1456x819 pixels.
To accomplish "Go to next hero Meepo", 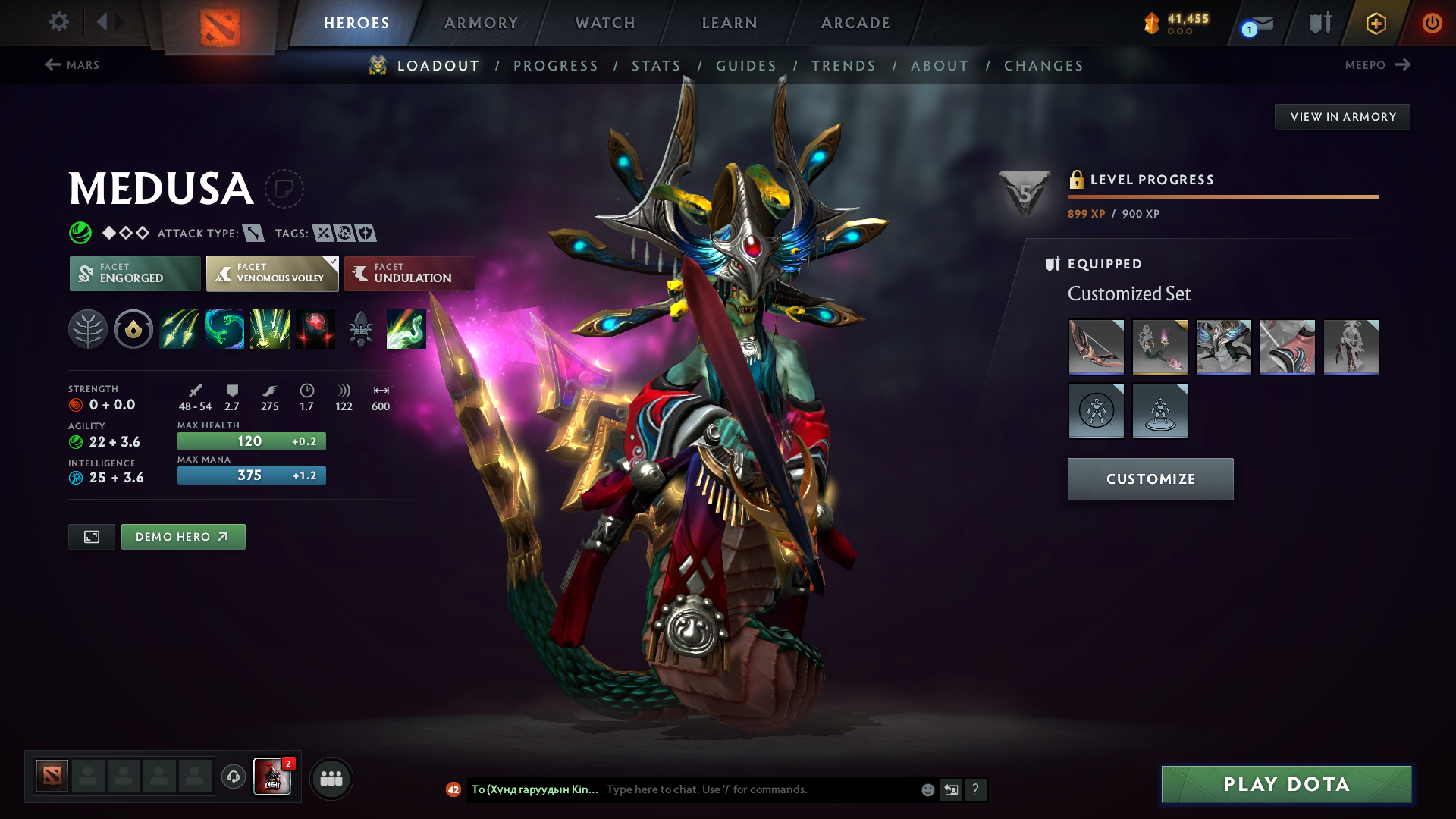I will (x=1377, y=65).
